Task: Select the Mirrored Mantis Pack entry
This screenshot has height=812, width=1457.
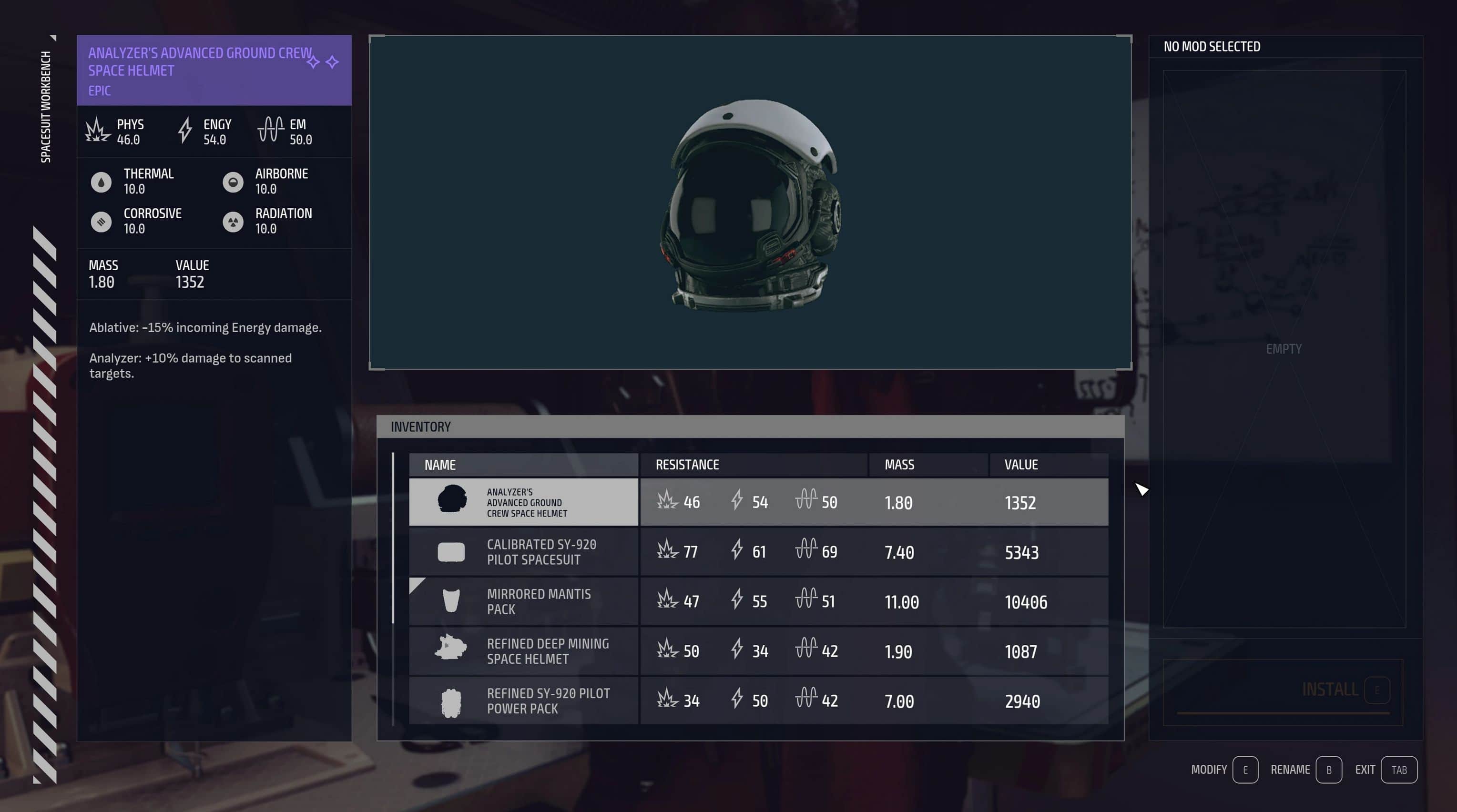Action: (758, 602)
